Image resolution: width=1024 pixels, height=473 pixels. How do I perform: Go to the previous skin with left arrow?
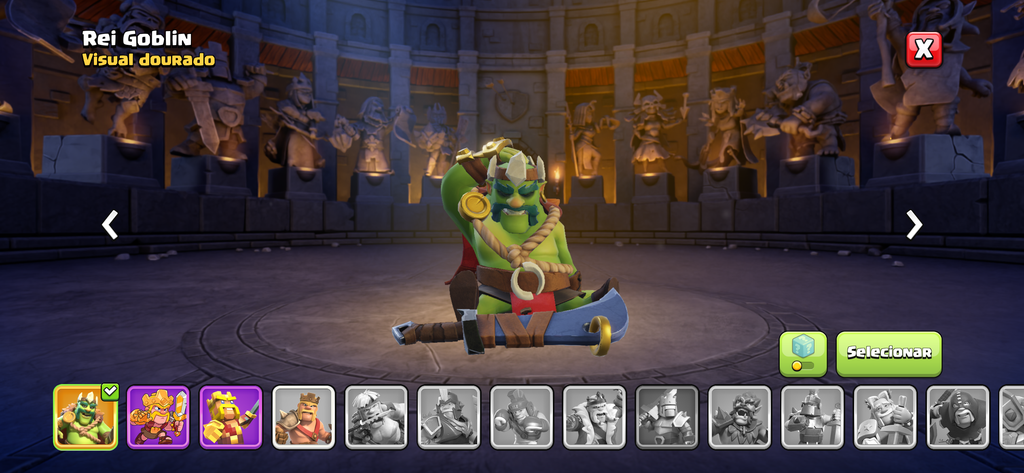110,225
